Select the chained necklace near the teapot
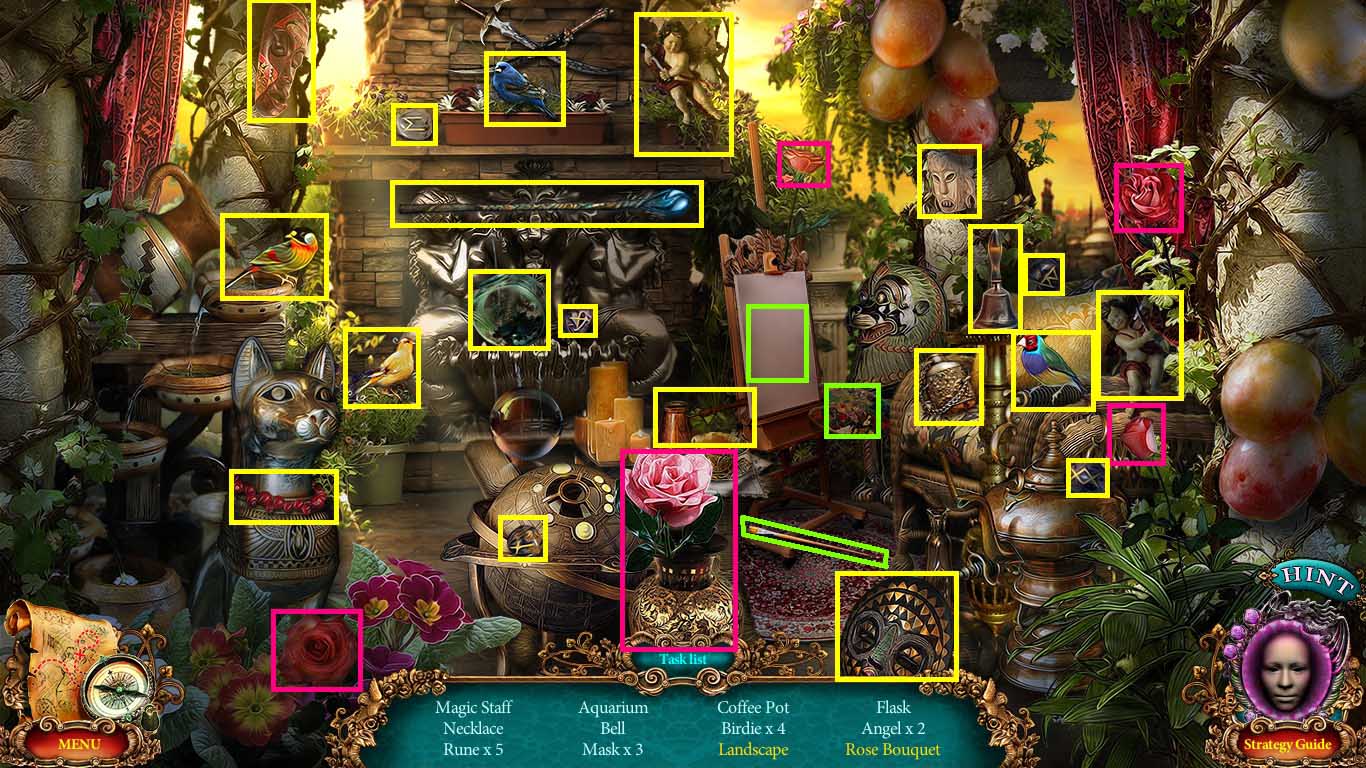The image size is (1366, 768). 948,387
